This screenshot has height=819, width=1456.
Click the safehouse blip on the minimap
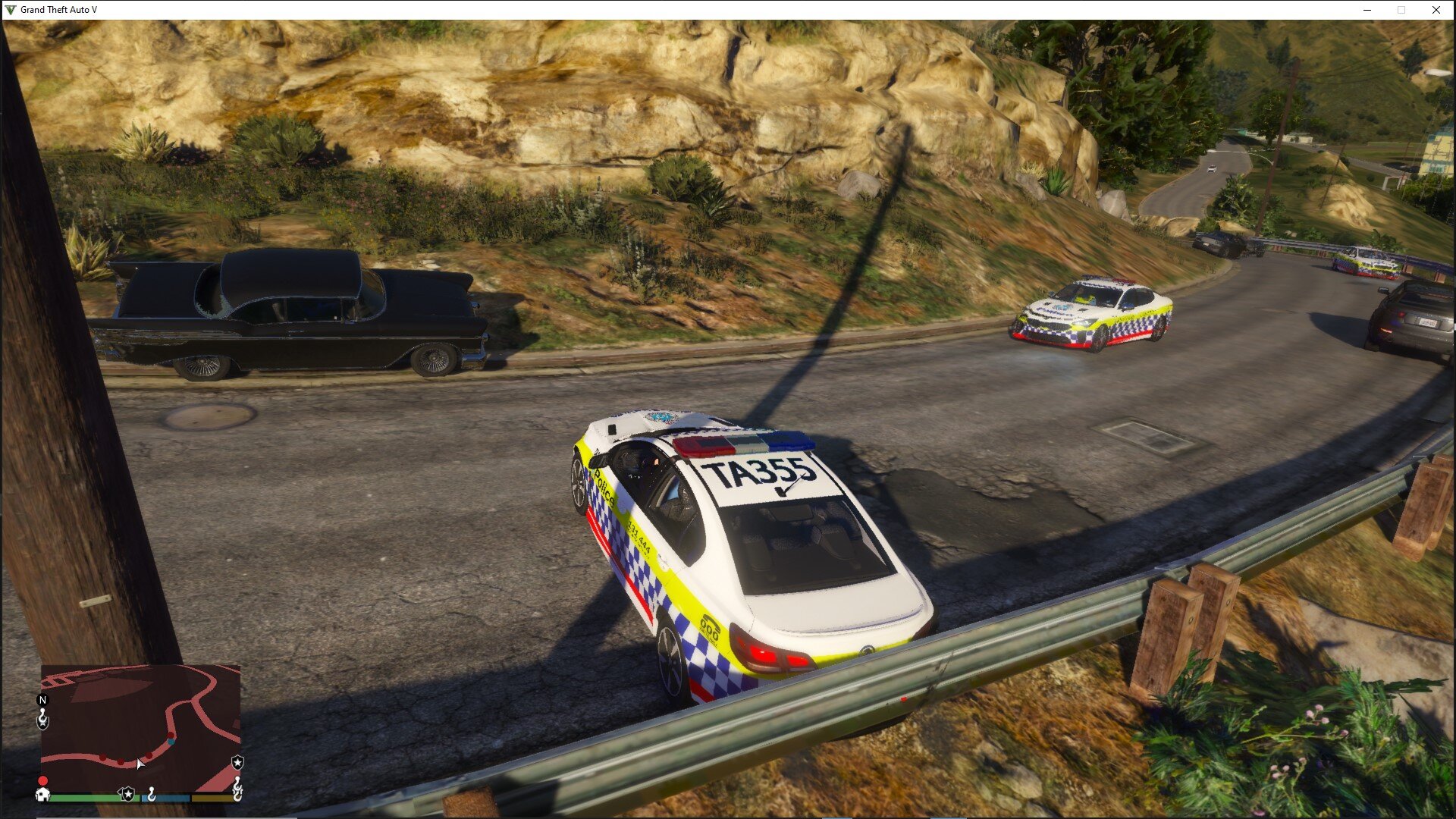pyautogui.click(x=43, y=794)
